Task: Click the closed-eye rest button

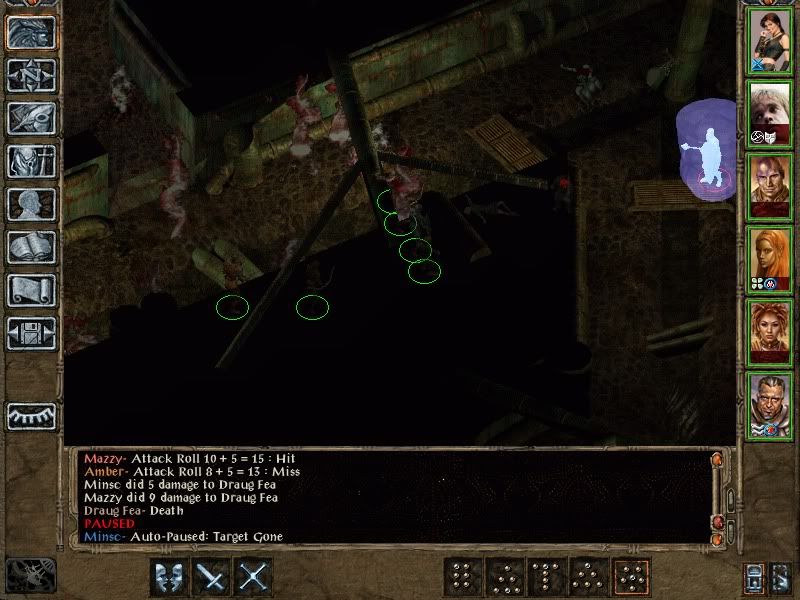Action: [x=31, y=415]
